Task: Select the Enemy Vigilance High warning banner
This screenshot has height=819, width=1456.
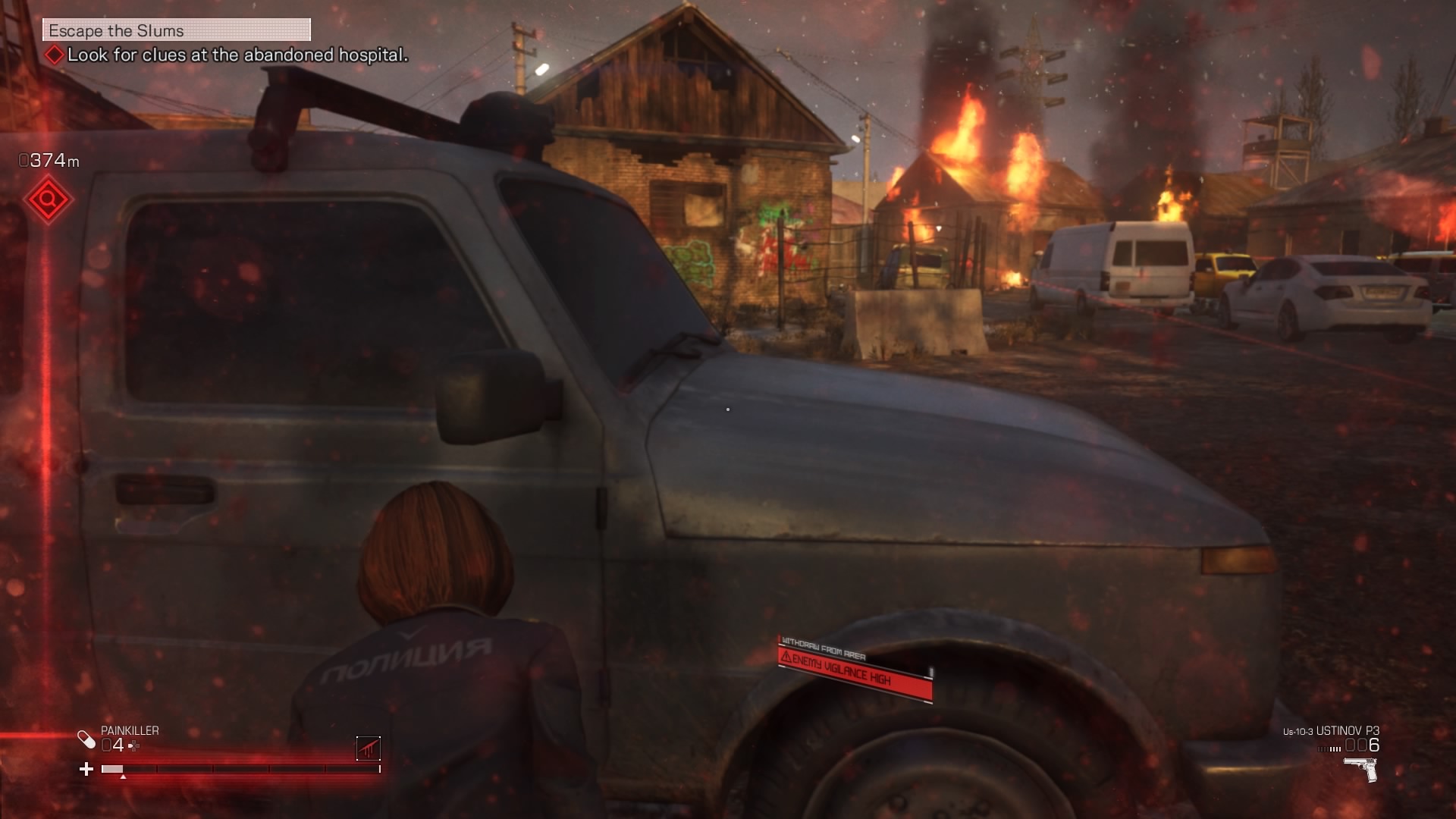Action: point(855,670)
